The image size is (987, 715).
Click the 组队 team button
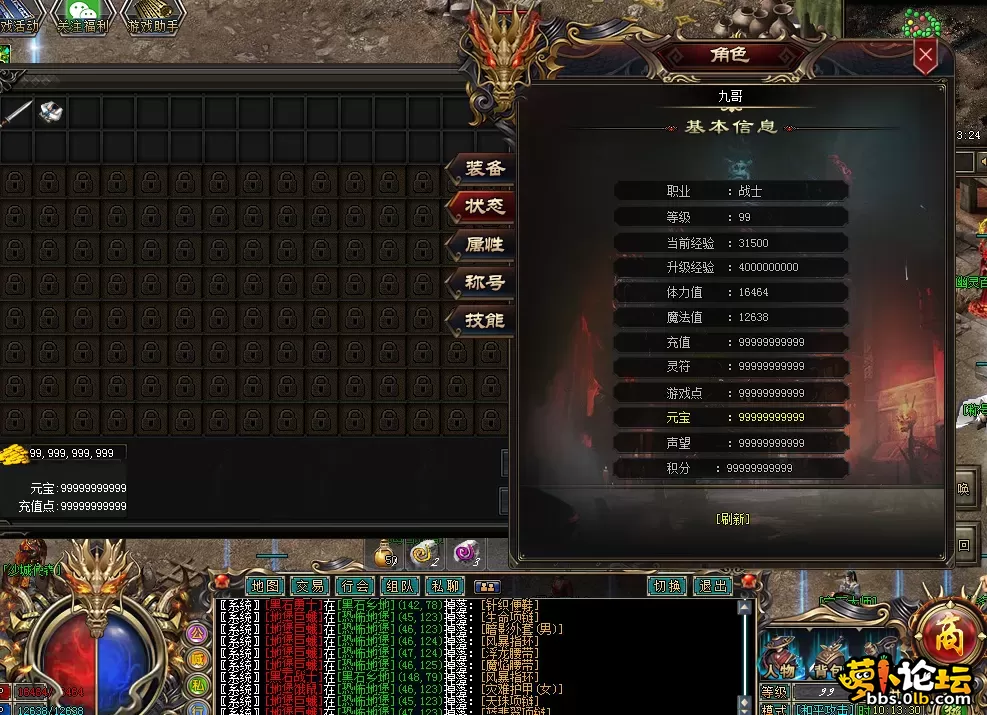[400, 586]
